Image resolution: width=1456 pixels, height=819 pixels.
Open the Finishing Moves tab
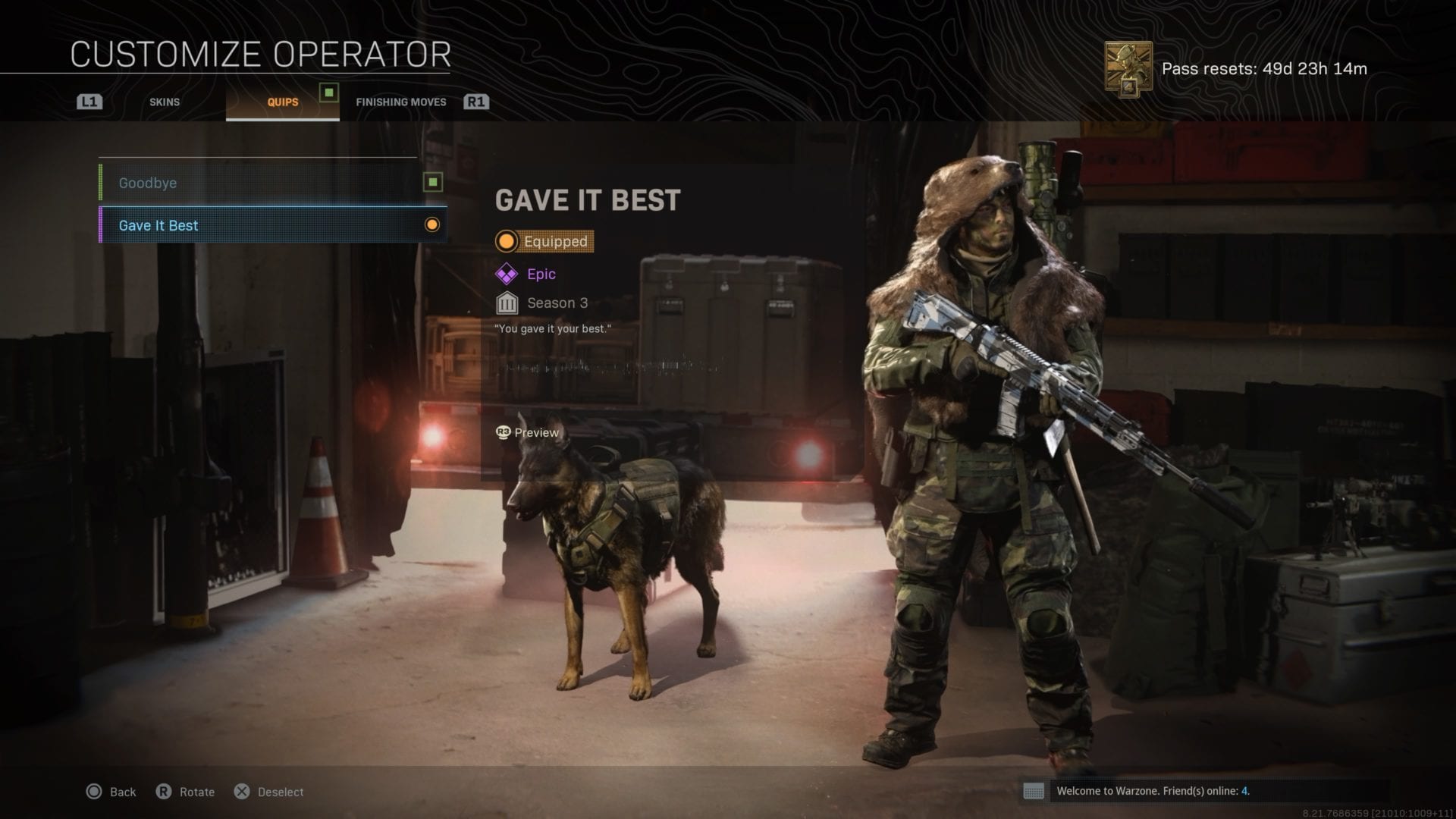pyautogui.click(x=400, y=102)
